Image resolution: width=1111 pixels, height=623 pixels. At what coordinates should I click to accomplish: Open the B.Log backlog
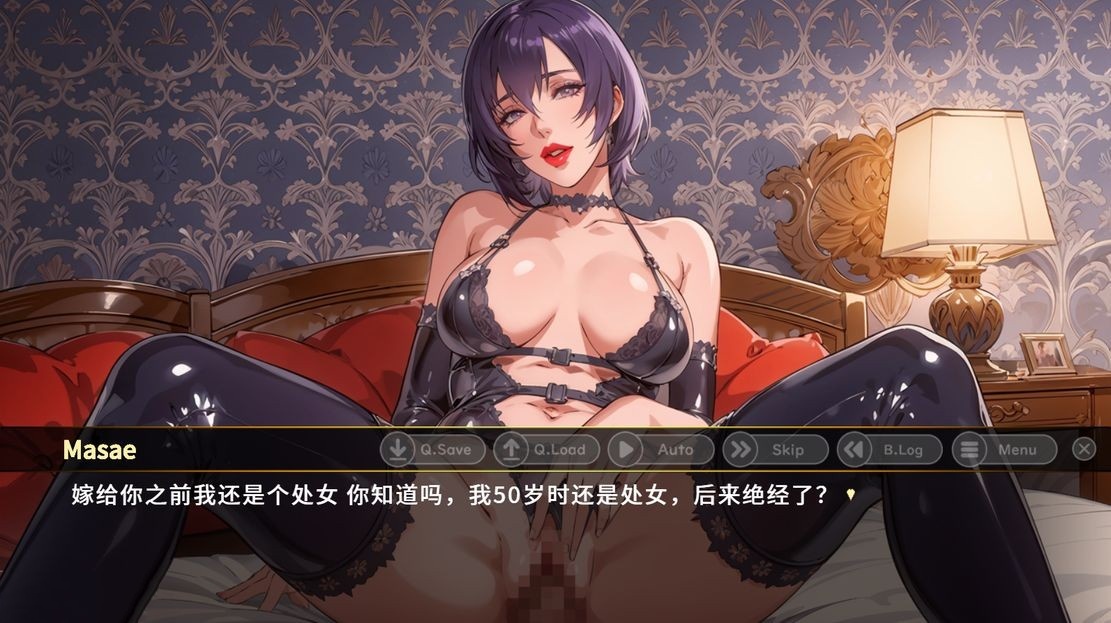[889, 450]
